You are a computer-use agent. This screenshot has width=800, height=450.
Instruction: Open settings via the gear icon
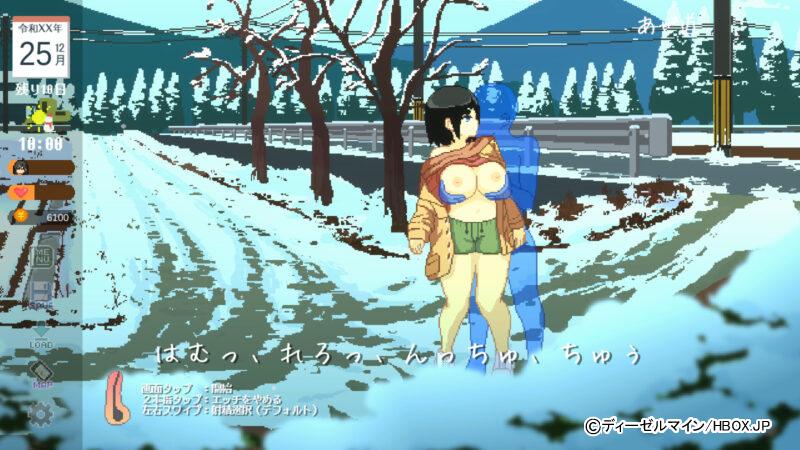pyautogui.click(x=41, y=412)
